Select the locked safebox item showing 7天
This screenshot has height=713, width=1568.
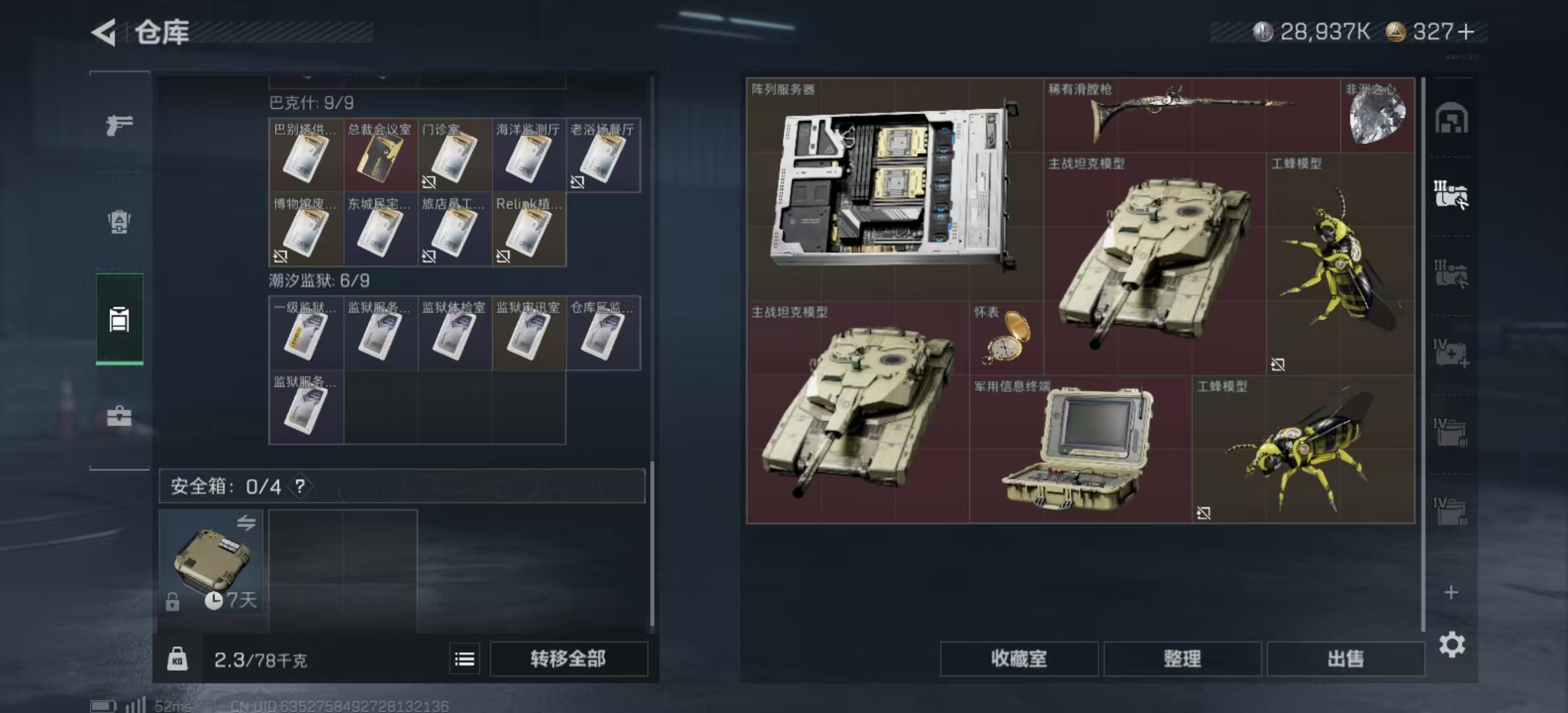(212, 562)
